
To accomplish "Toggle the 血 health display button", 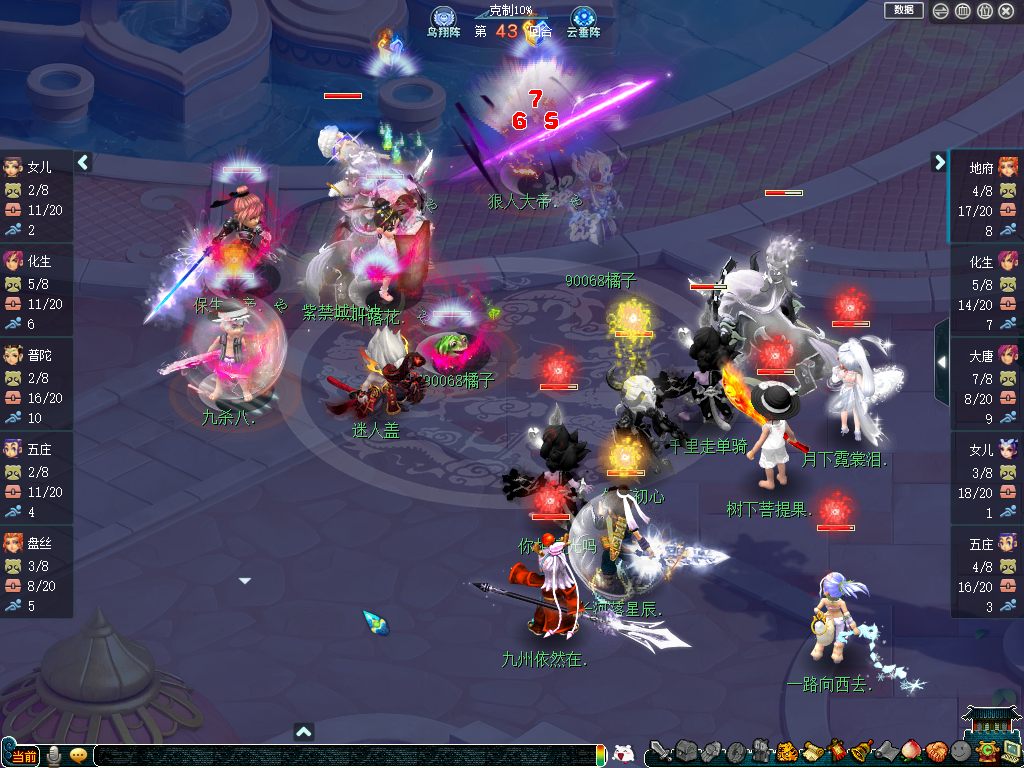I will point(963,11).
